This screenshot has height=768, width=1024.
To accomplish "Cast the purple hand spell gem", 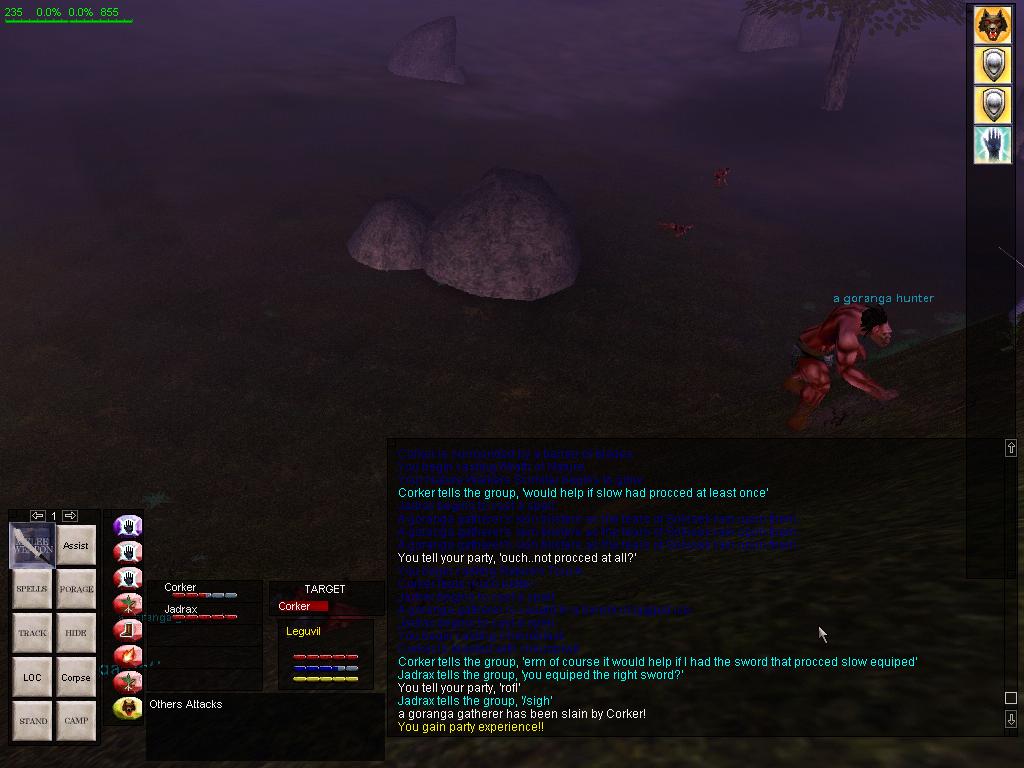I will [x=127, y=526].
